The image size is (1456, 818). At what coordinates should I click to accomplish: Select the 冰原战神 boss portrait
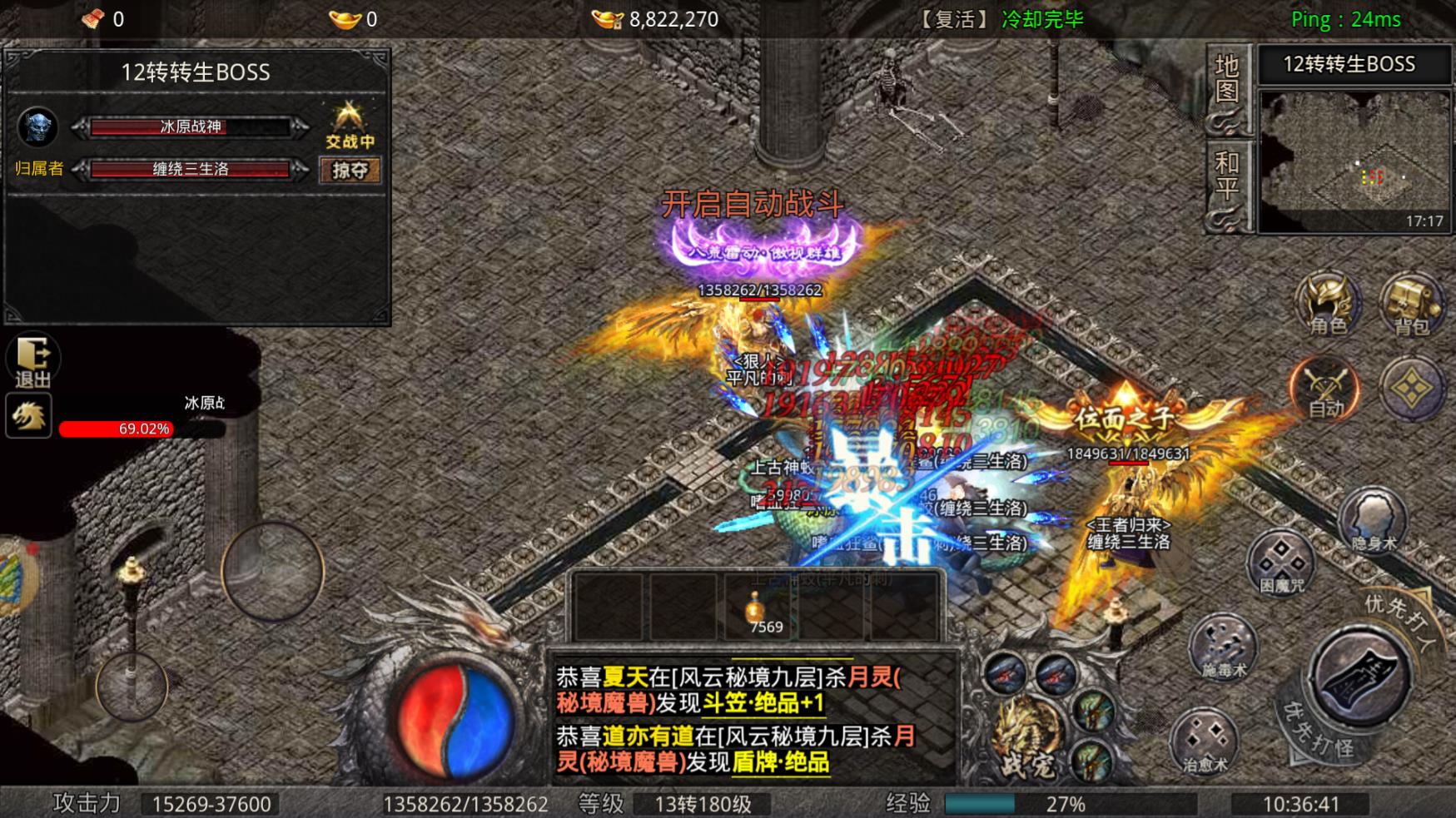point(37,127)
